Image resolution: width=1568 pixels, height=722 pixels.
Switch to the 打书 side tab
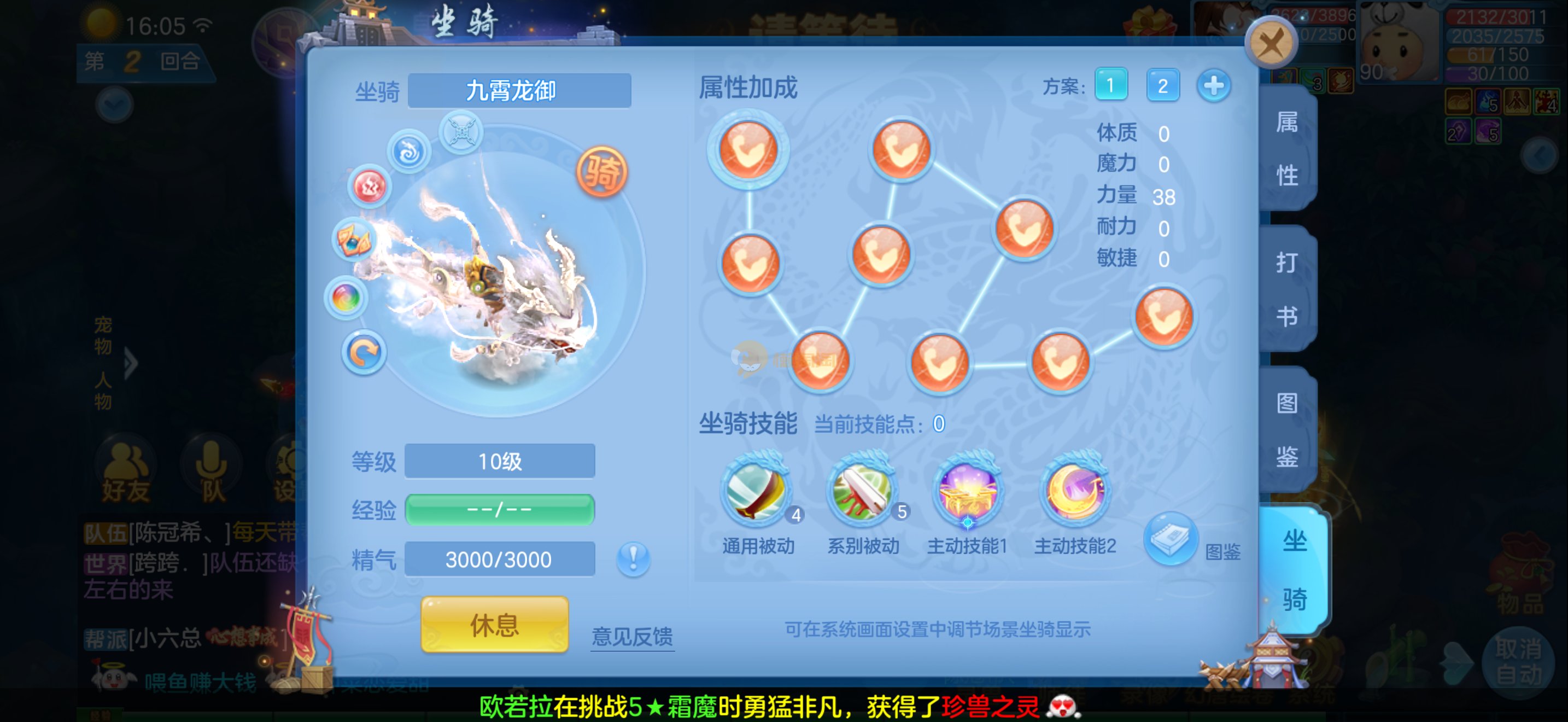(1287, 289)
